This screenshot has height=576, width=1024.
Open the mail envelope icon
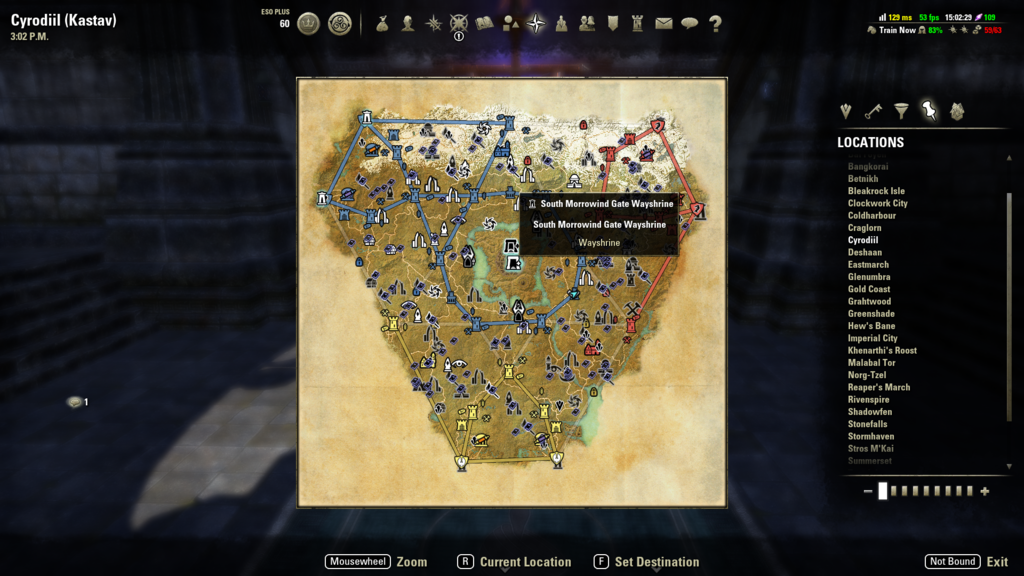664,24
